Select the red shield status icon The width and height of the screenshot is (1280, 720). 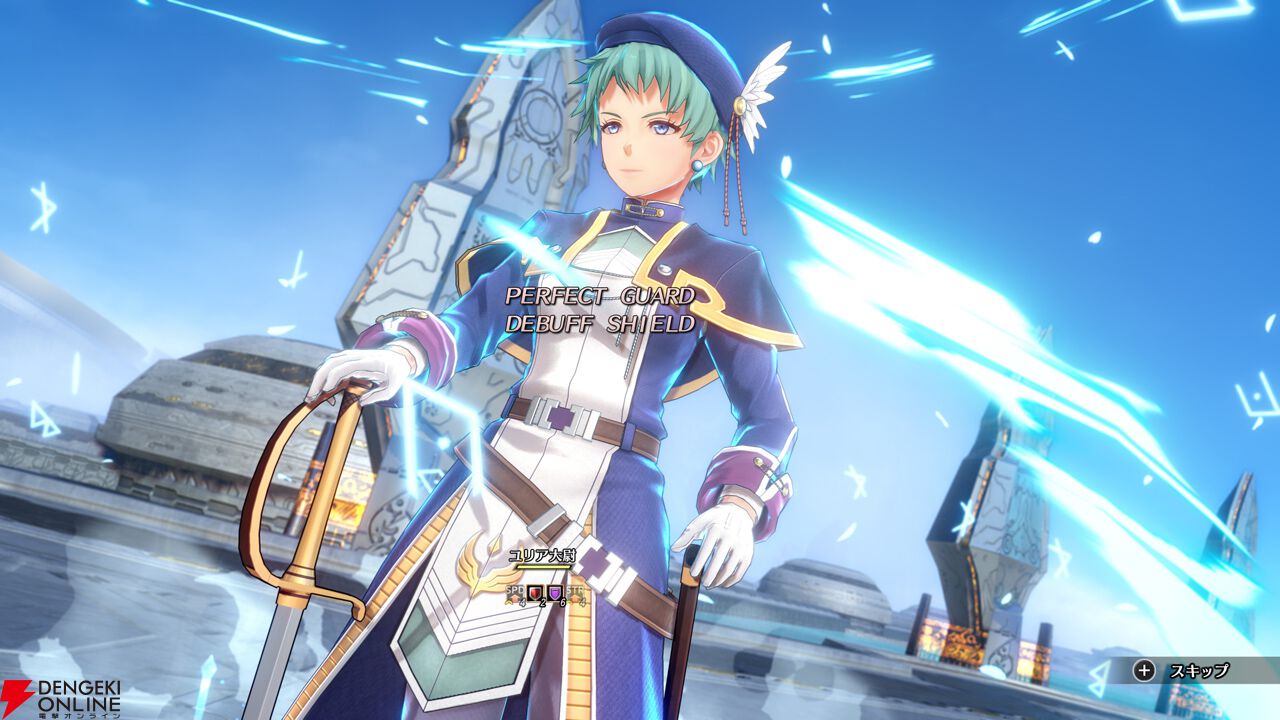pyautogui.click(x=535, y=593)
